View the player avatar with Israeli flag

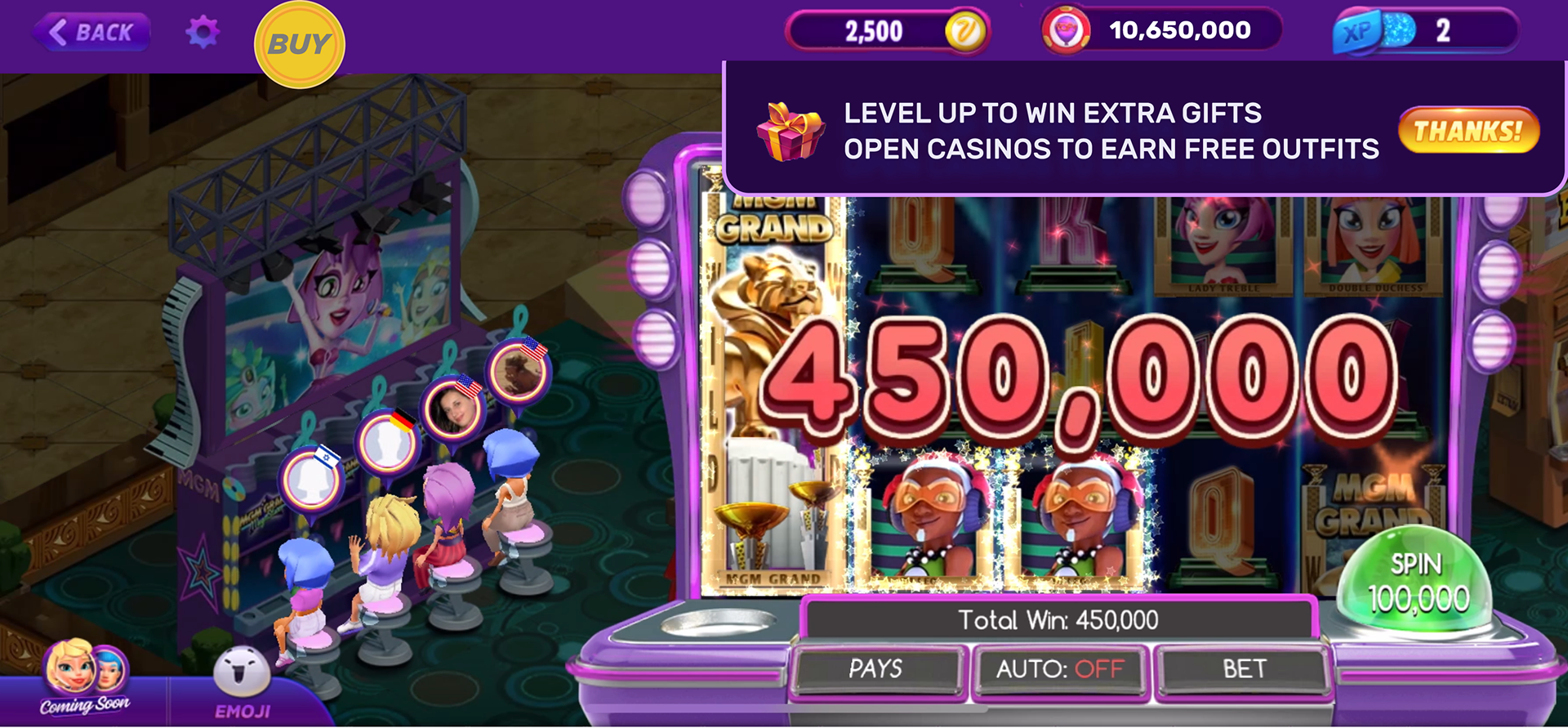click(311, 479)
